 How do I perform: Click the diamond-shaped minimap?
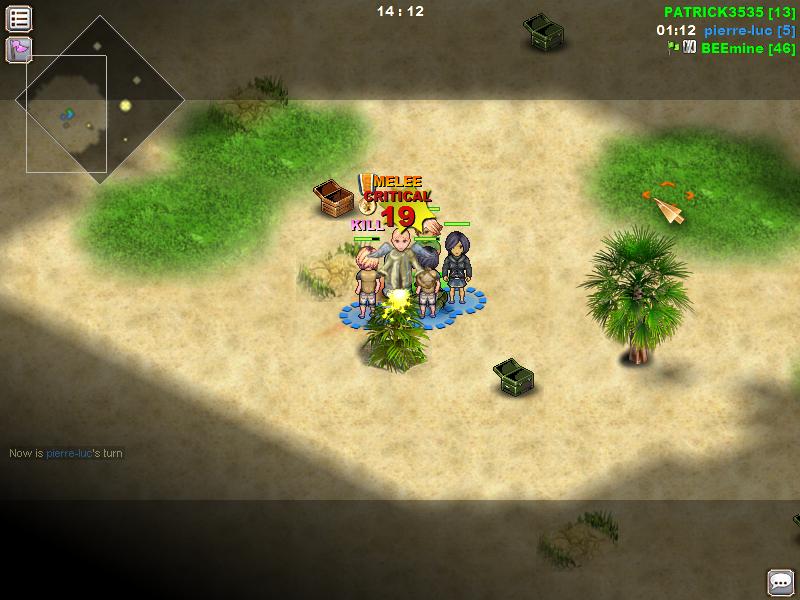[x=99, y=100]
